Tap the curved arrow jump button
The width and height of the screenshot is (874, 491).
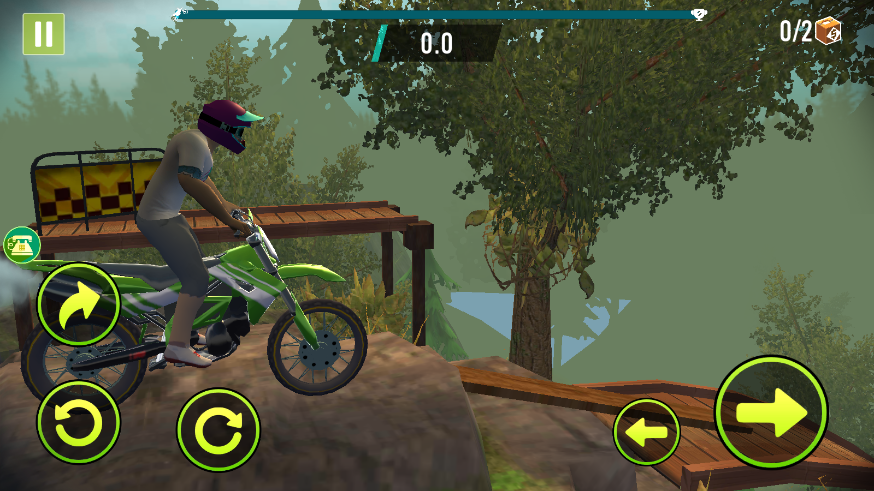pos(79,304)
